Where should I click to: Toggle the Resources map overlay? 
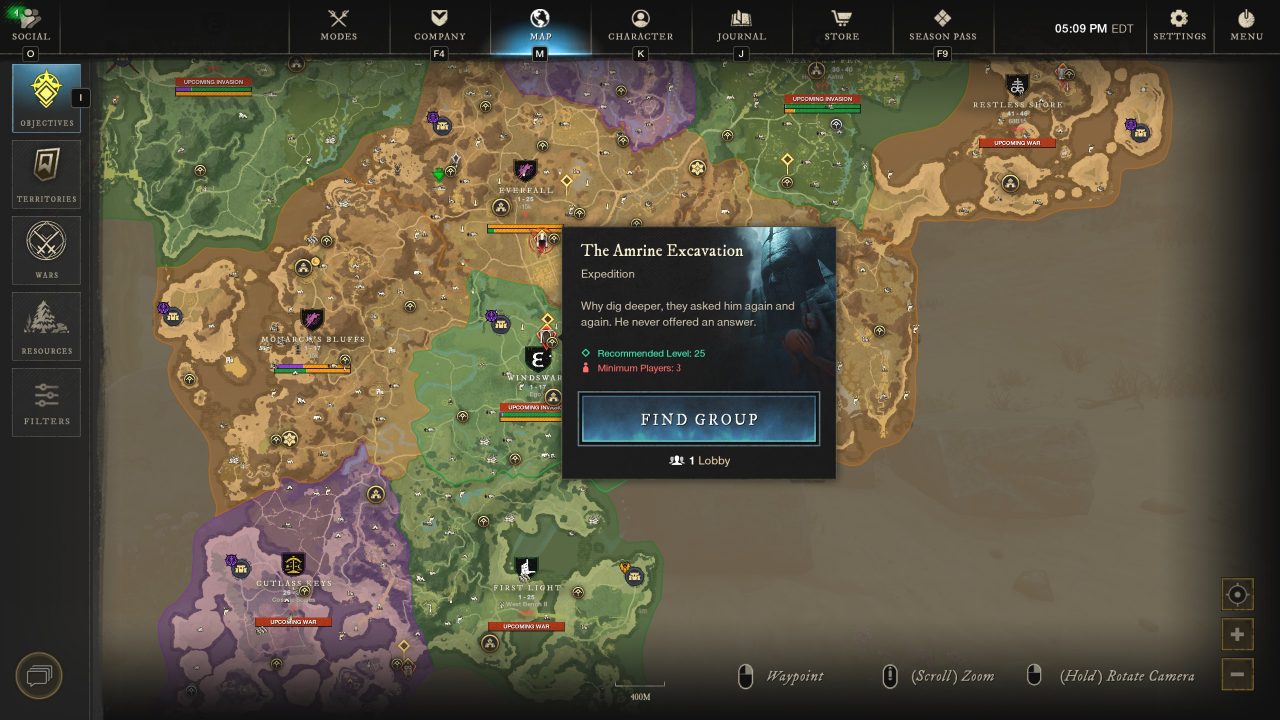tap(46, 325)
